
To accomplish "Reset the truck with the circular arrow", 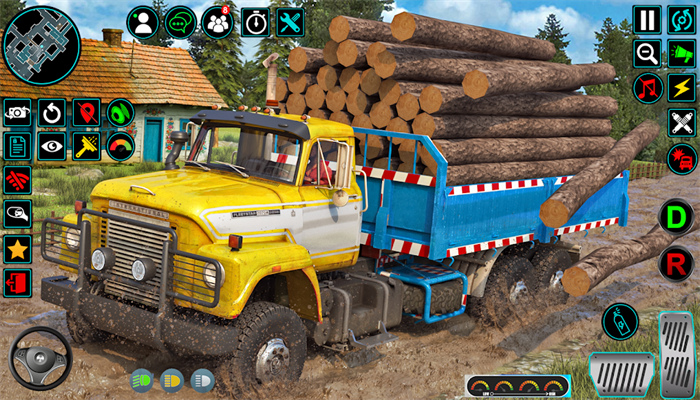I will click(x=52, y=113).
